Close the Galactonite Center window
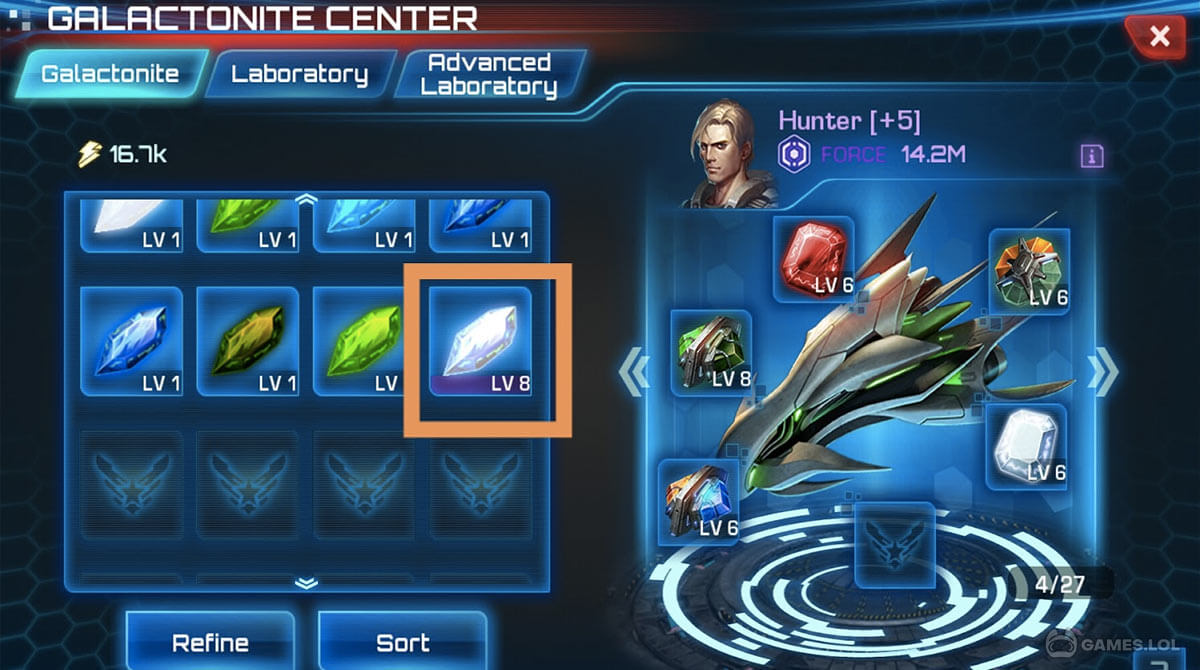This screenshot has width=1200, height=670. coord(1159,37)
